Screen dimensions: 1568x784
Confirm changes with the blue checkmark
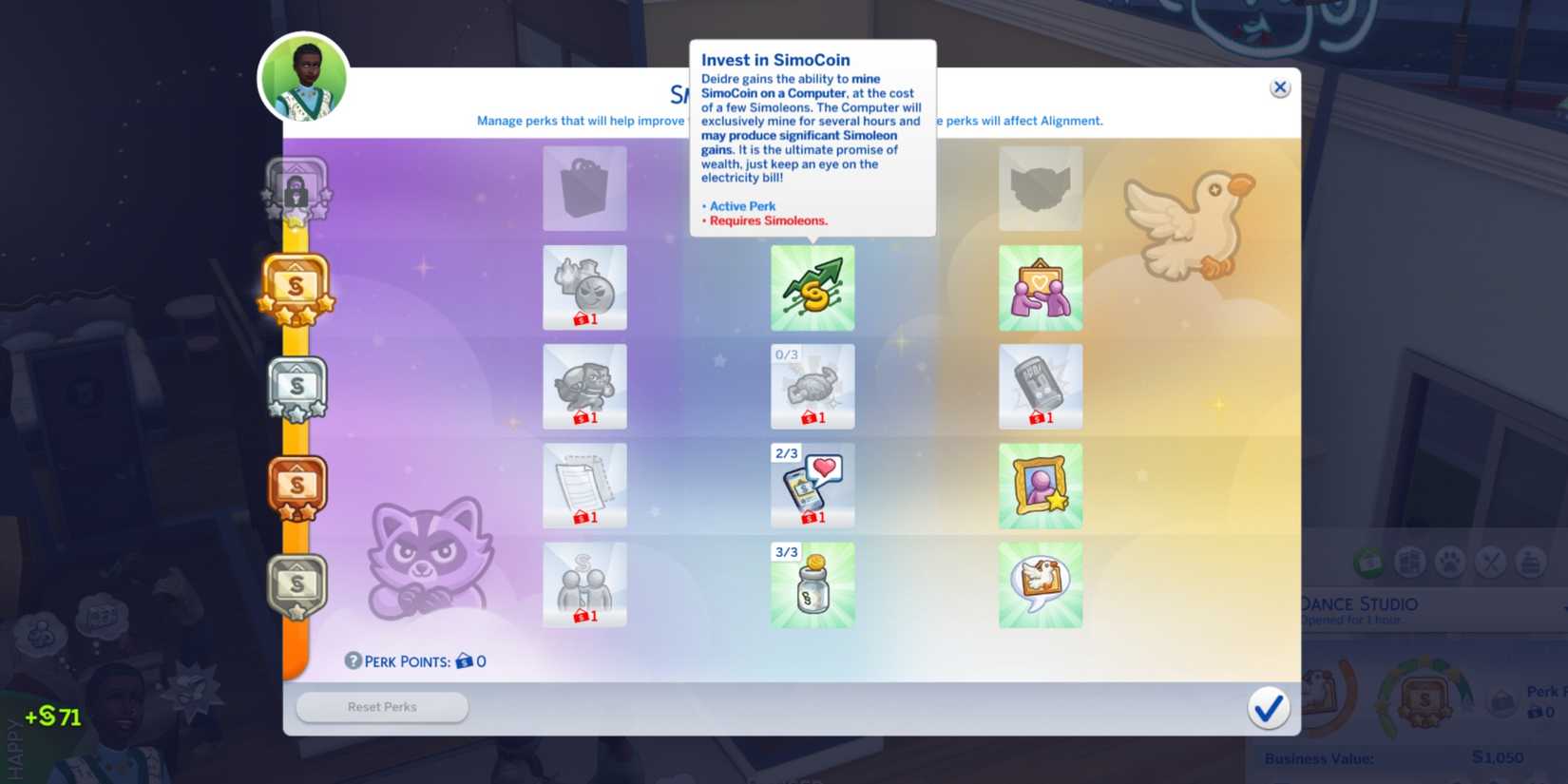point(1269,708)
